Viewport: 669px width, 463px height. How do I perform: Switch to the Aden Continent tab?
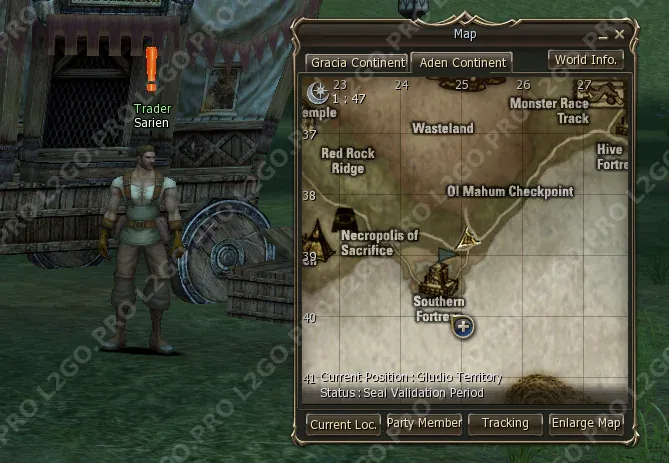coord(462,62)
